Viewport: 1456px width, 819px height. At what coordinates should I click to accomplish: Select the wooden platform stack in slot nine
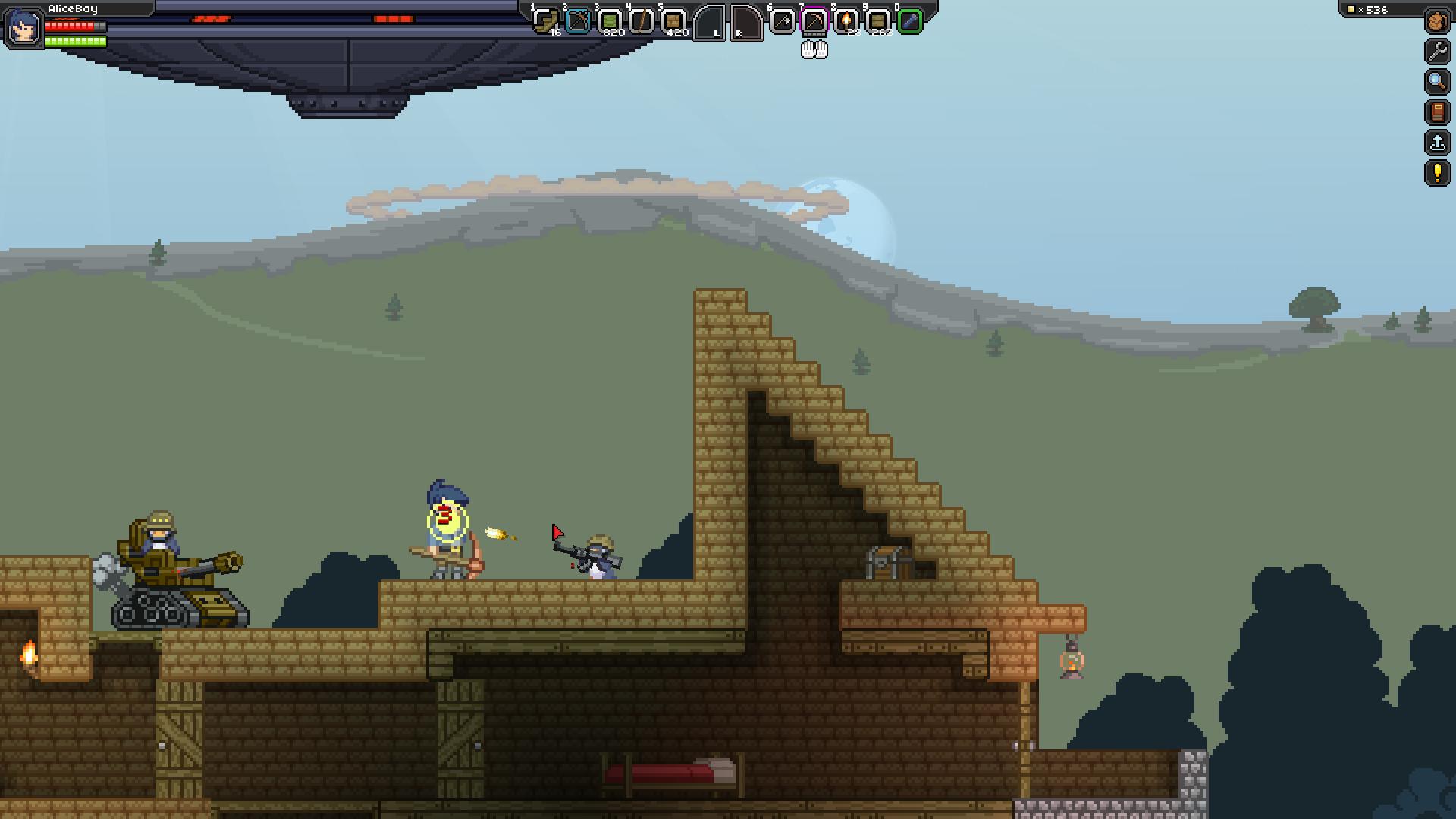click(878, 20)
